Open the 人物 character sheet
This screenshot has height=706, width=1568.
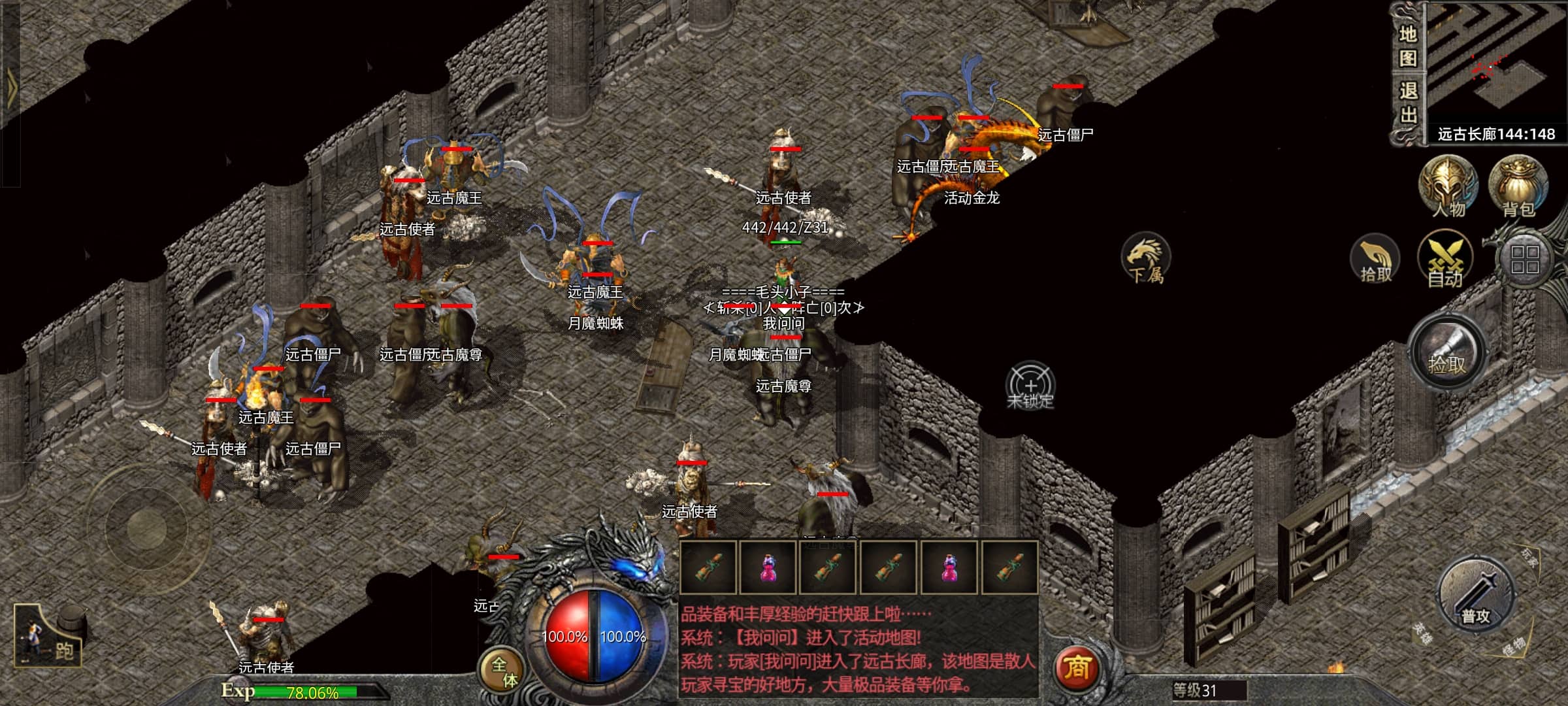tap(1448, 186)
